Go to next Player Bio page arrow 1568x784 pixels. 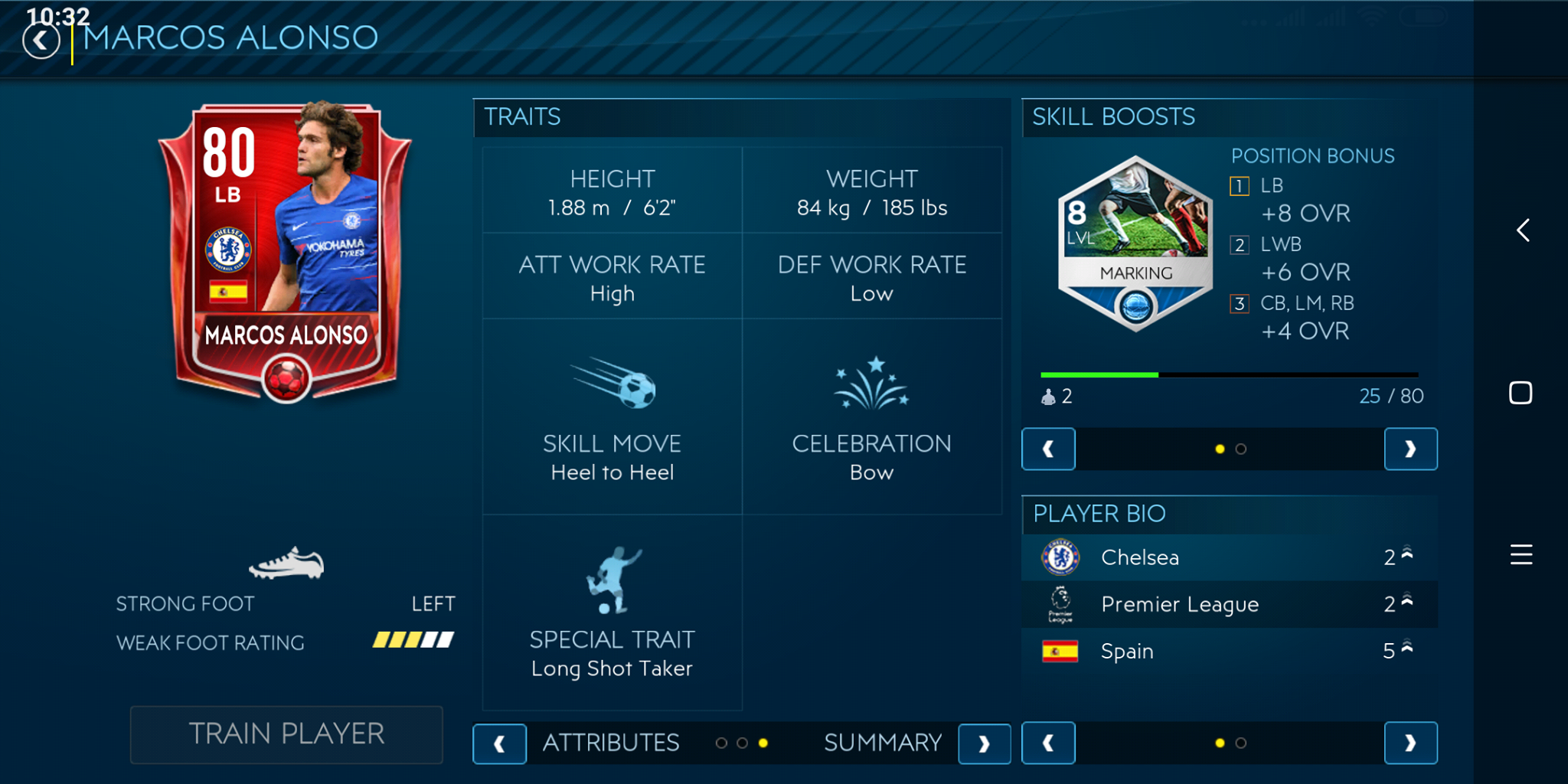(1410, 743)
